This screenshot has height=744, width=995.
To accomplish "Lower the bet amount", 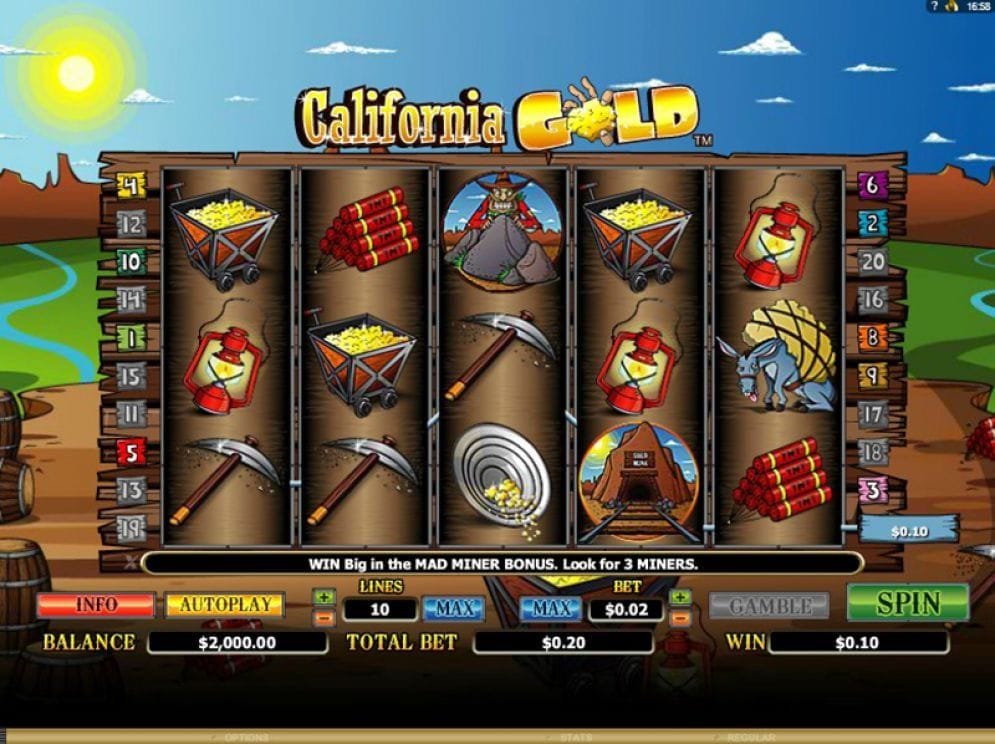I will point(680,617).
